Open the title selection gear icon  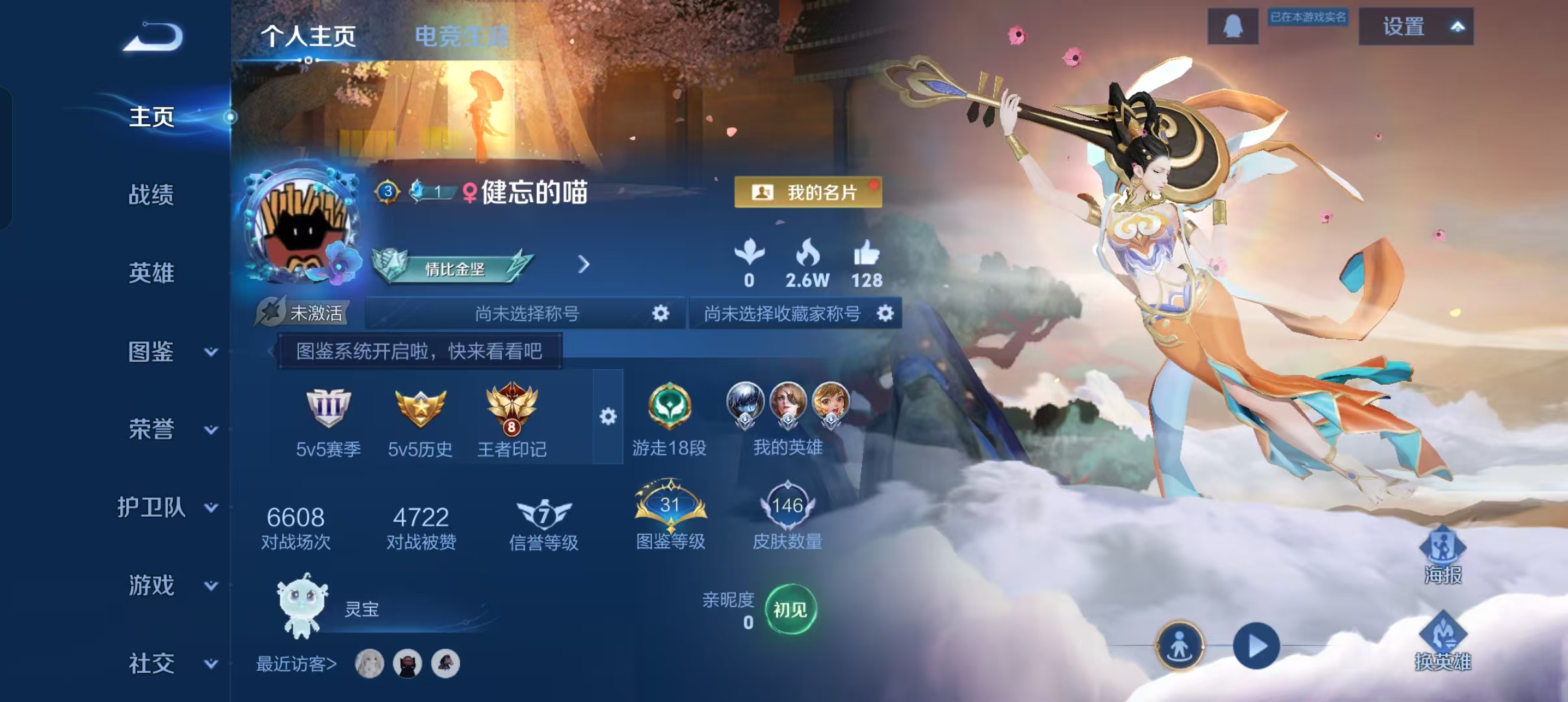660,313
